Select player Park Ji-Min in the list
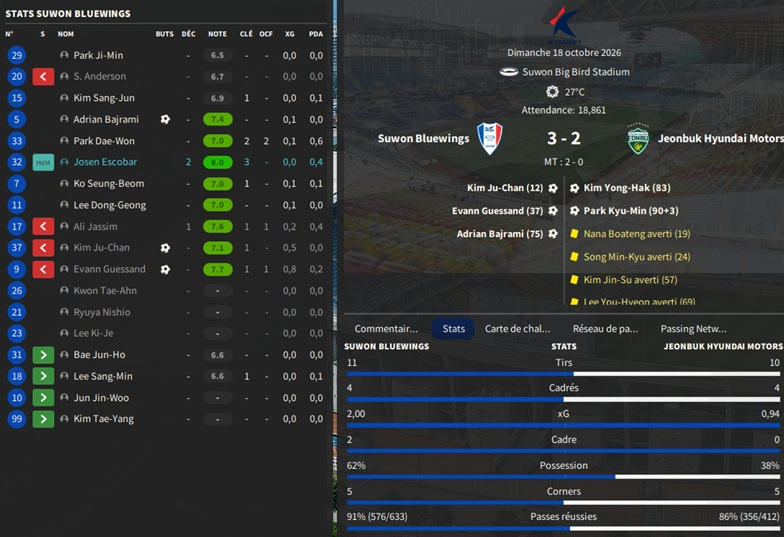 point(98,55)
